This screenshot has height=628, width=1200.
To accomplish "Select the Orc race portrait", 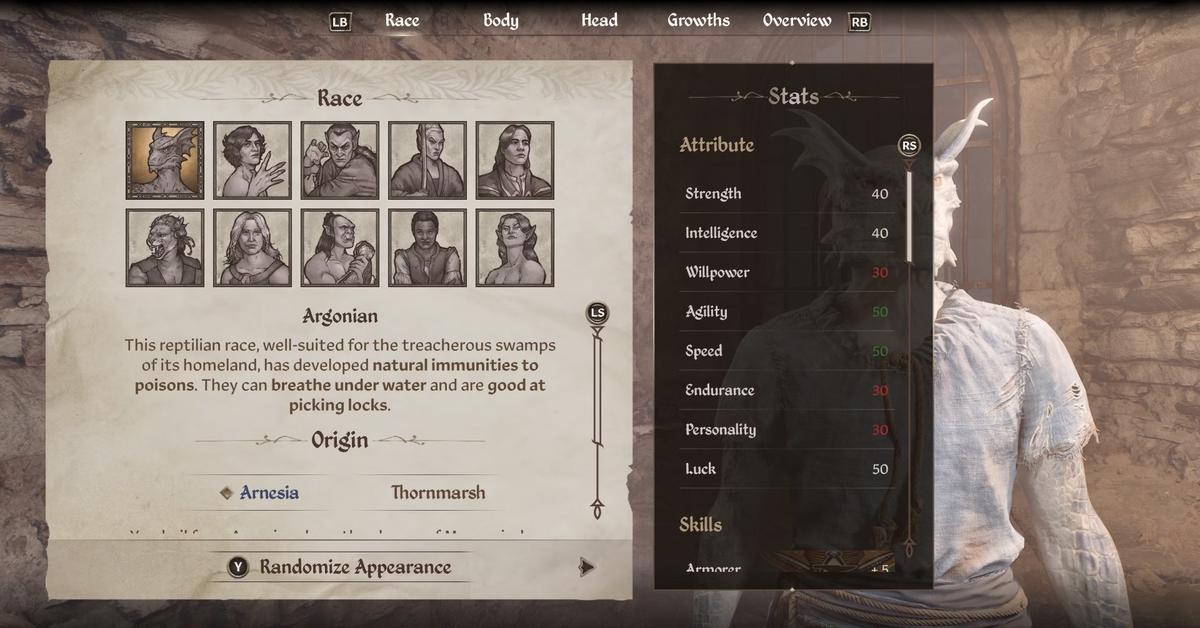I will pos(340,247).
